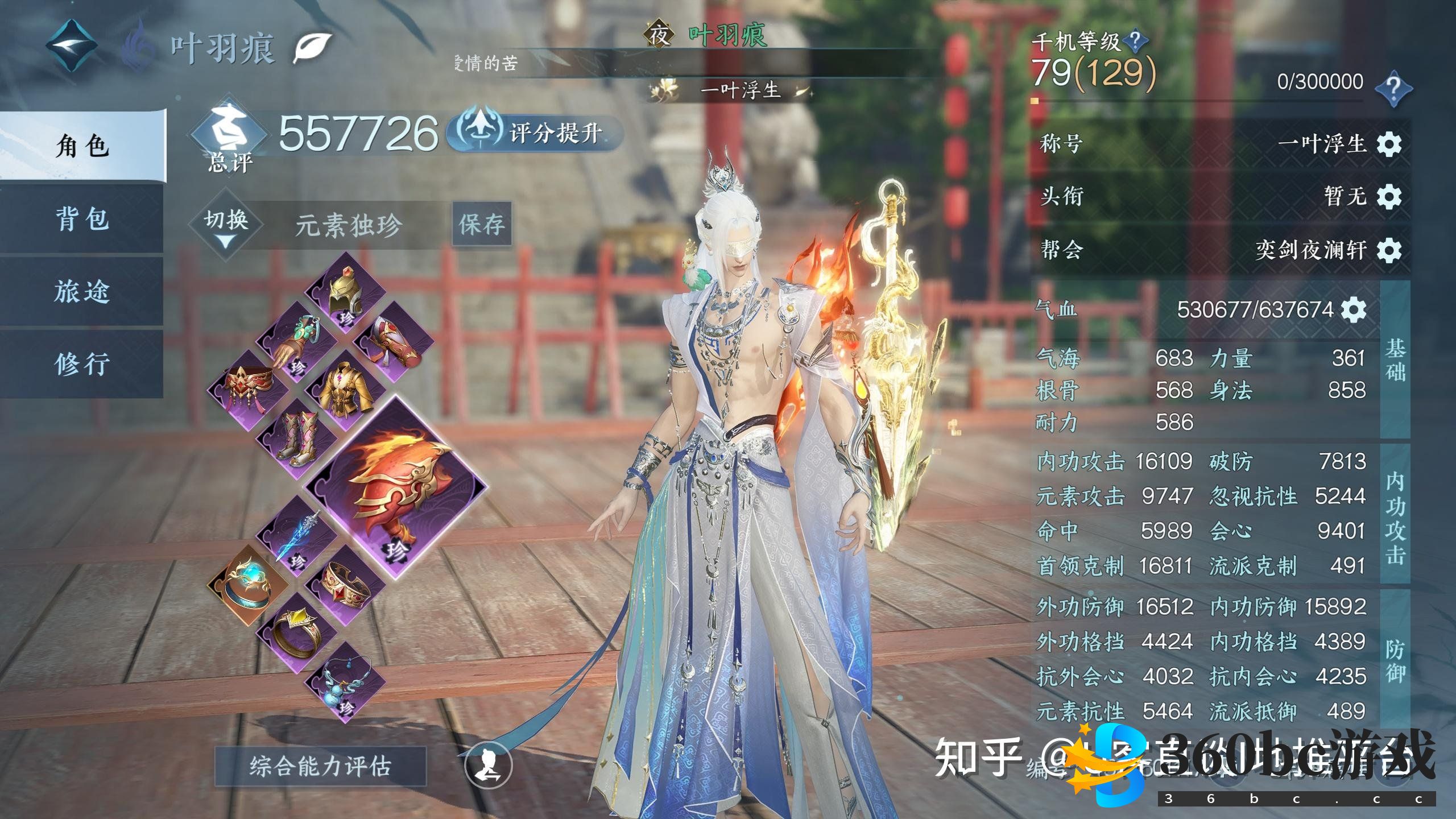Viewport: 1456px width, 819px height.
Task: Open the 背包 tab
Action: click(82, 219)
